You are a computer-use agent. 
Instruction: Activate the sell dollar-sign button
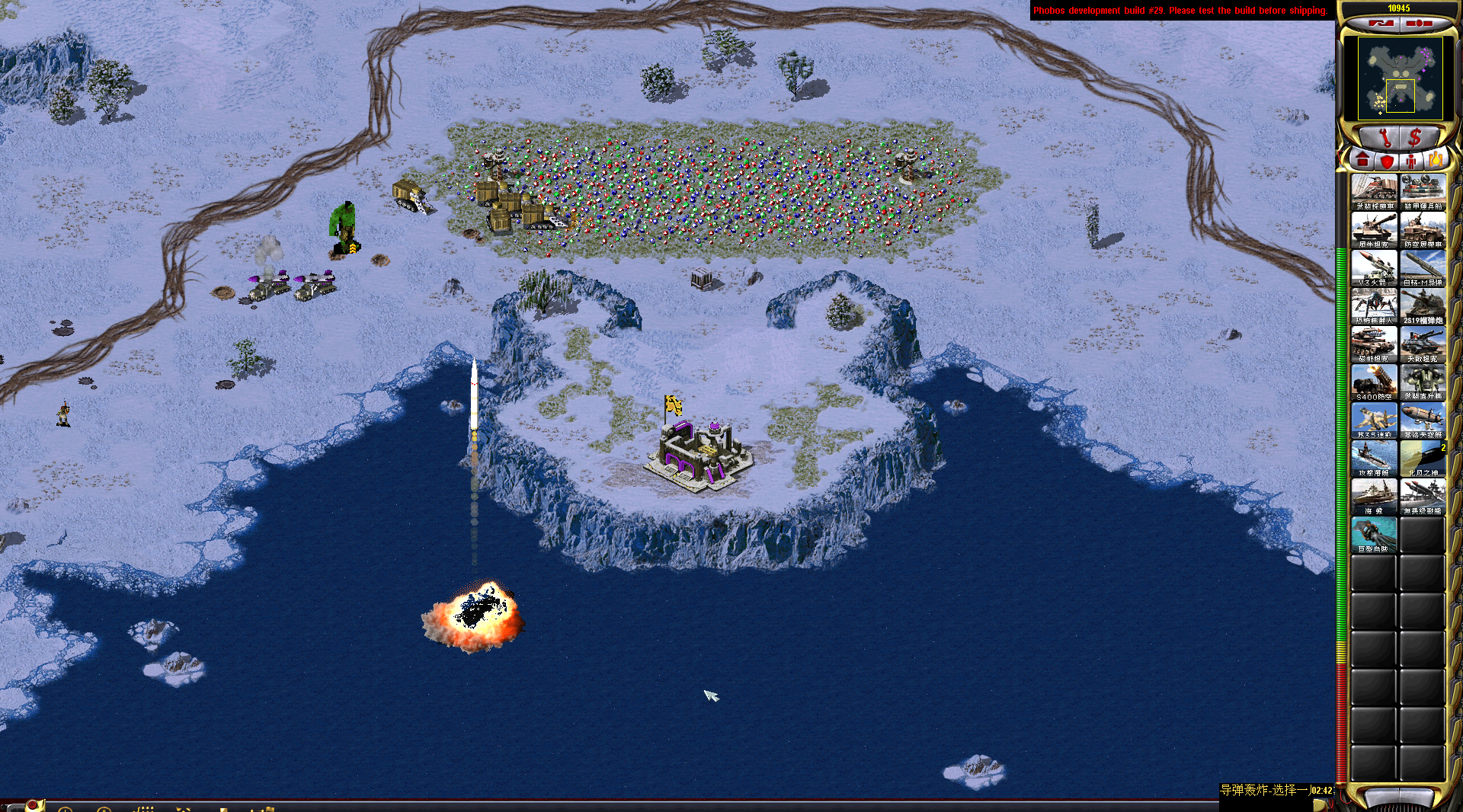pos(1416,137)
